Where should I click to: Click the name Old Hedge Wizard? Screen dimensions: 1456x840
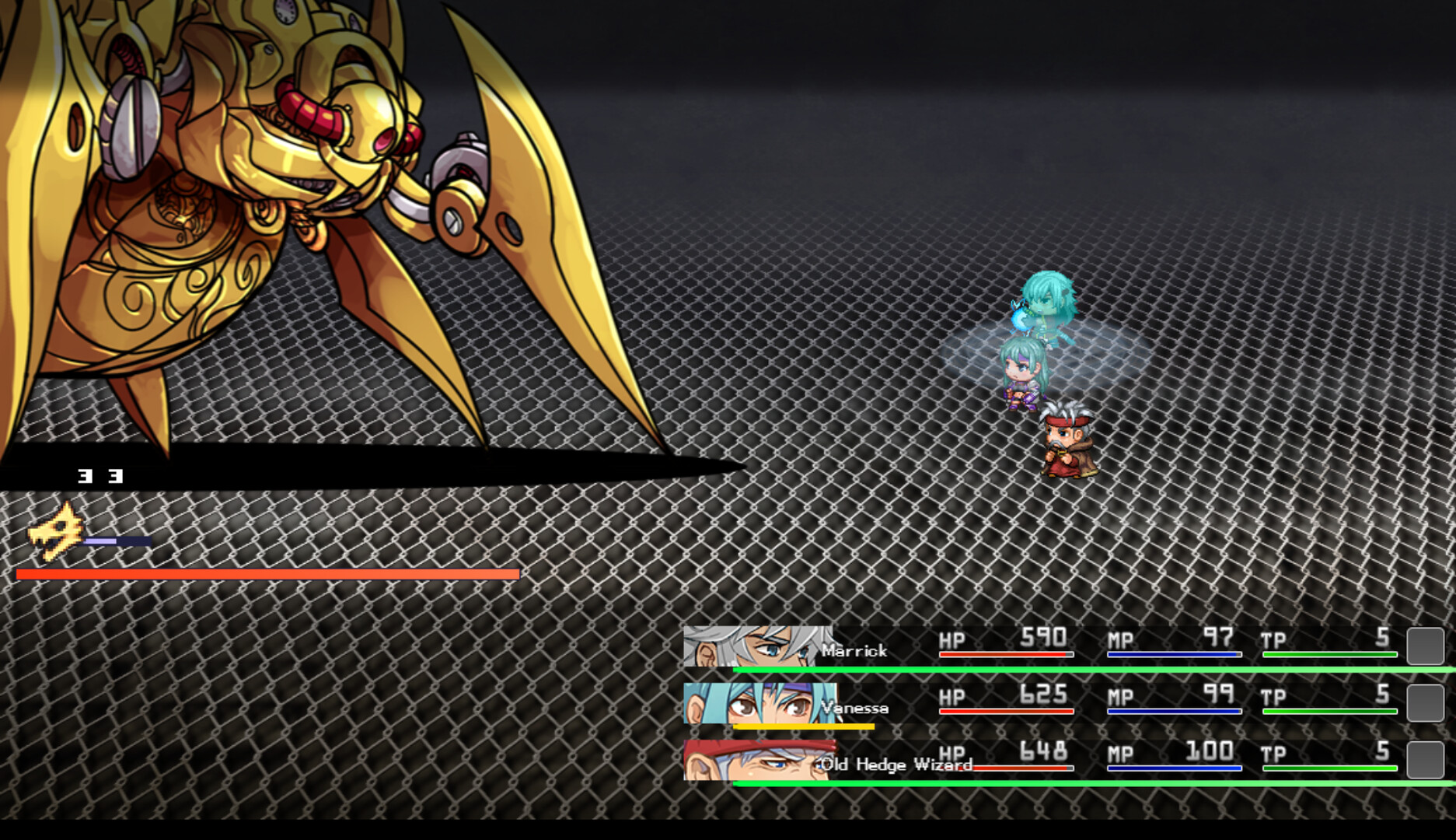click(x=894, y=765)
